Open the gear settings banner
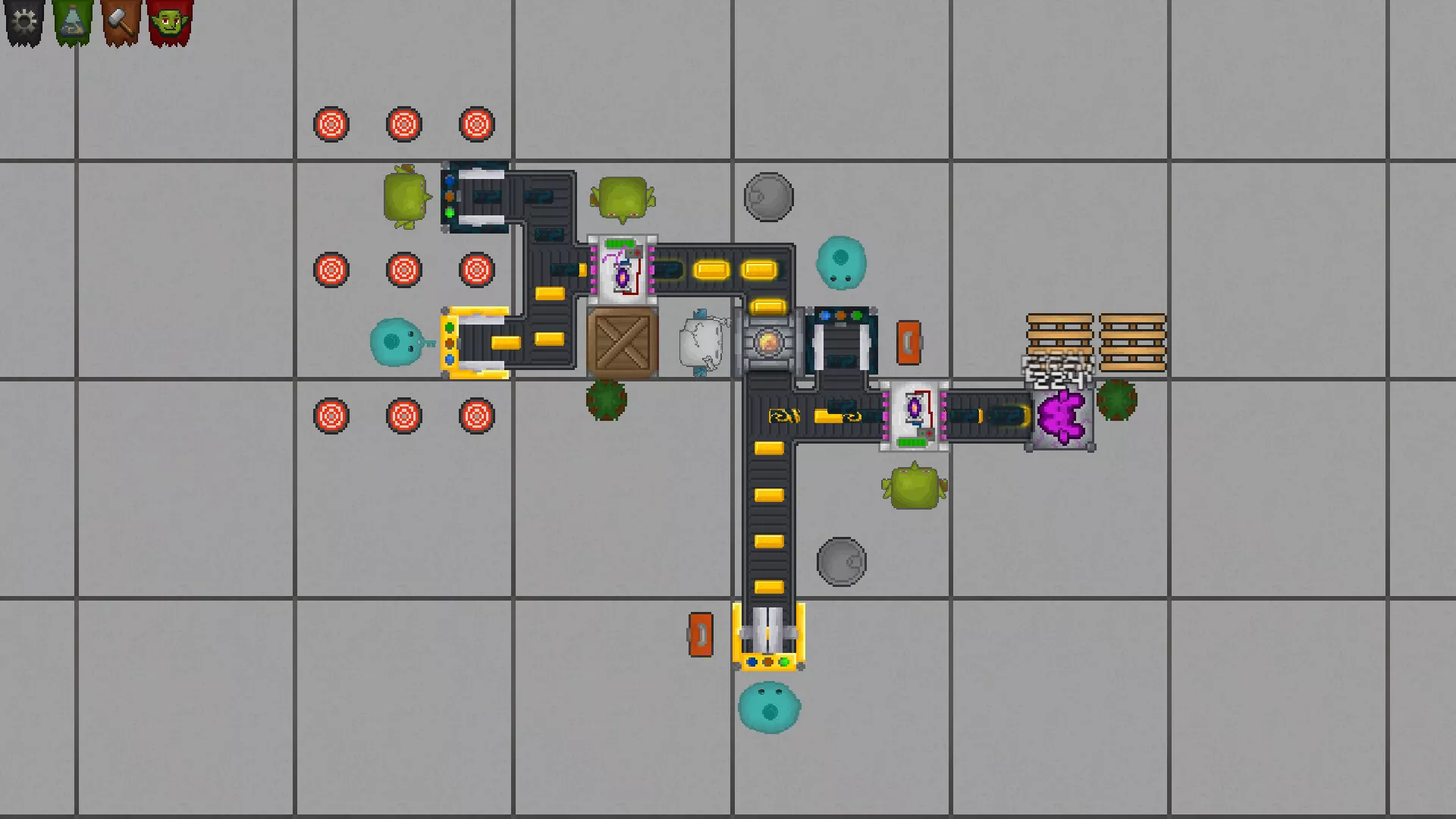The image size is (1456, 819). pyautogui.click(x=25, y=22)
